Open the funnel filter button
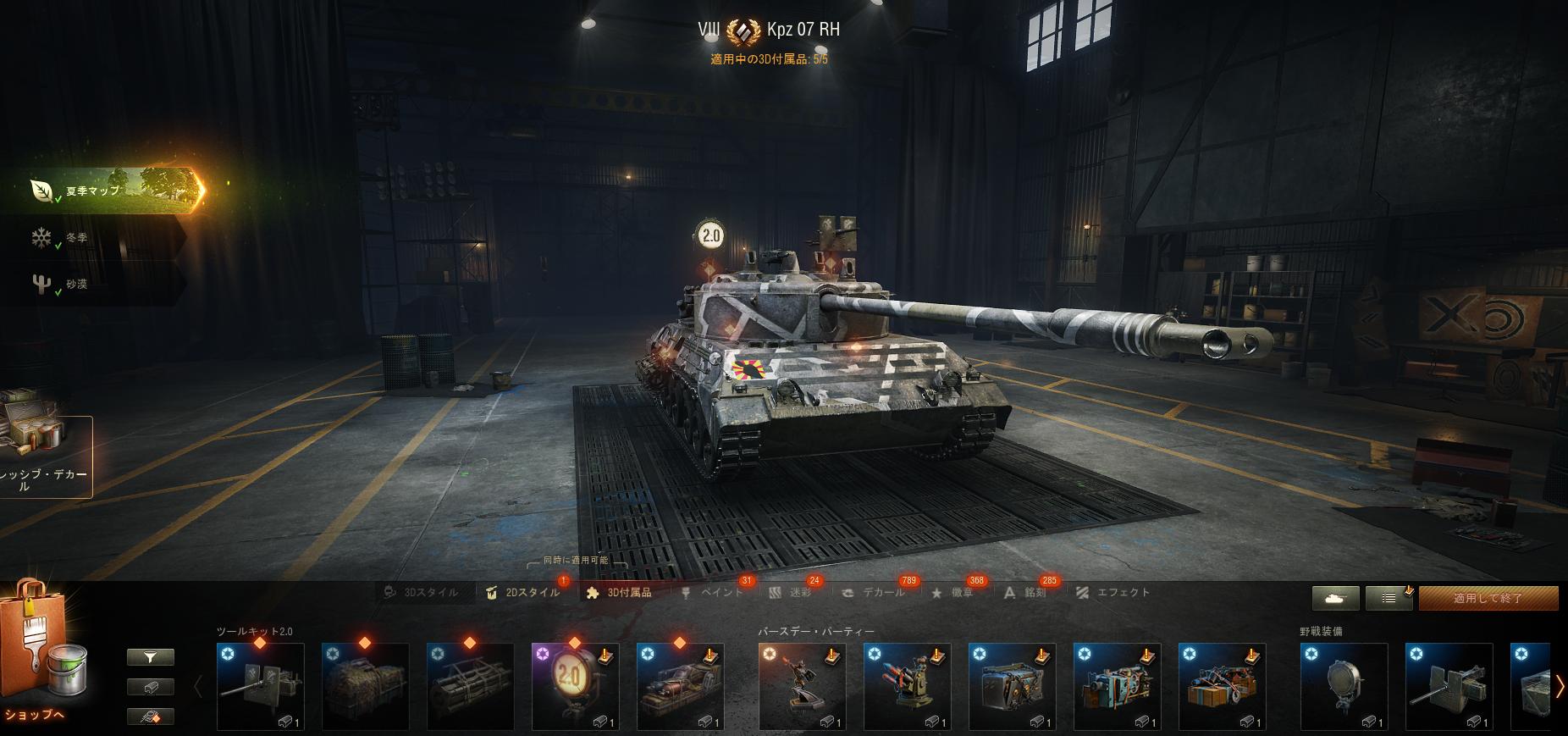Screen dimensions: 1568x736 [151, 657]
